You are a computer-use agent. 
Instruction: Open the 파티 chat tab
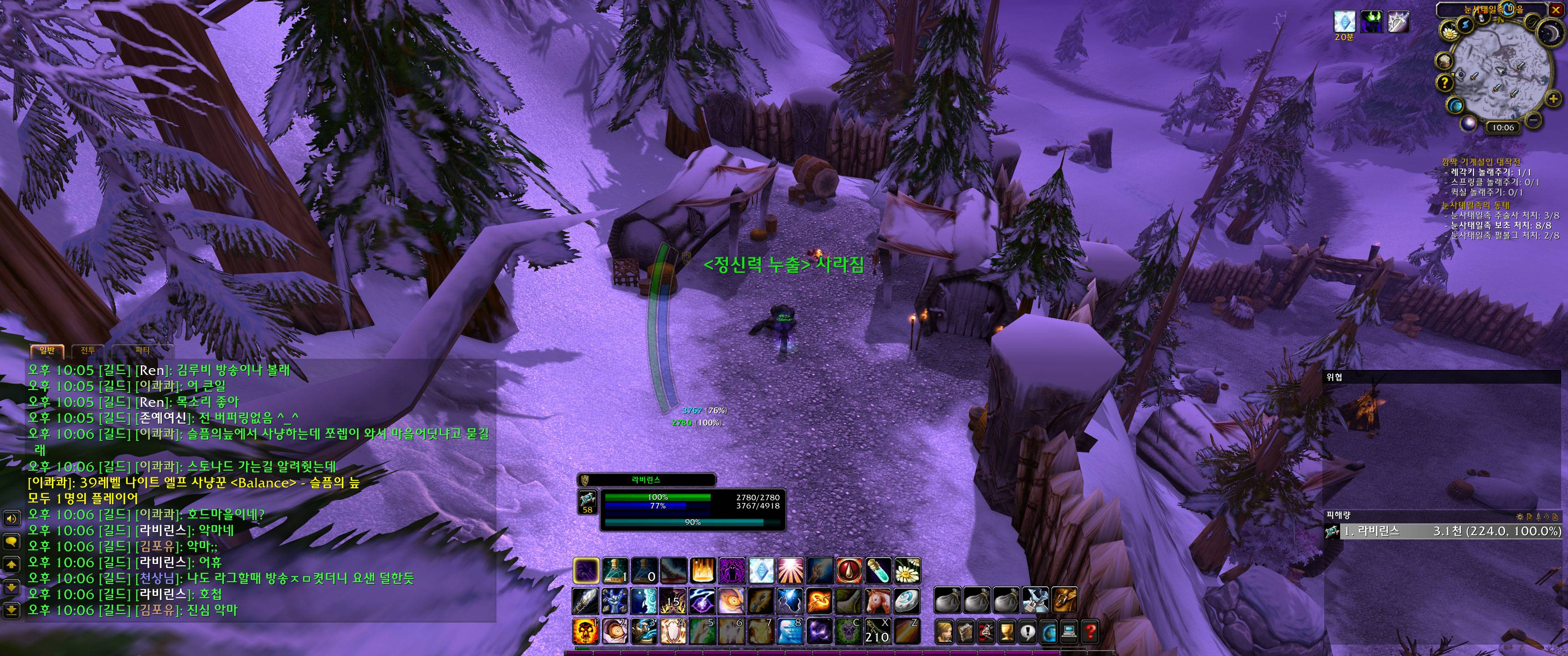(142, 350)
